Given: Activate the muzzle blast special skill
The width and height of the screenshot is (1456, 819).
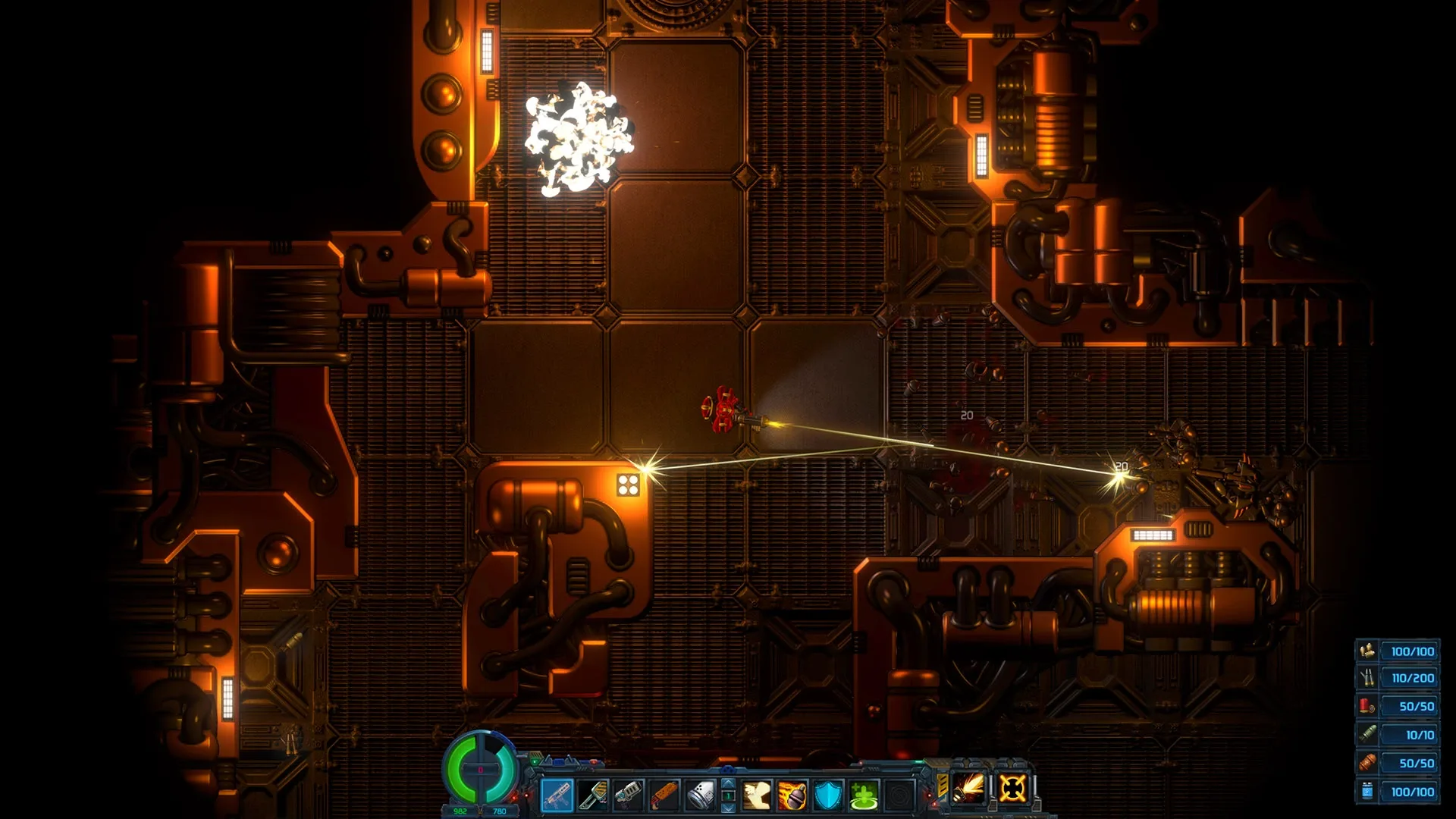Looking at the screenshot, I should tap(969, 788).
